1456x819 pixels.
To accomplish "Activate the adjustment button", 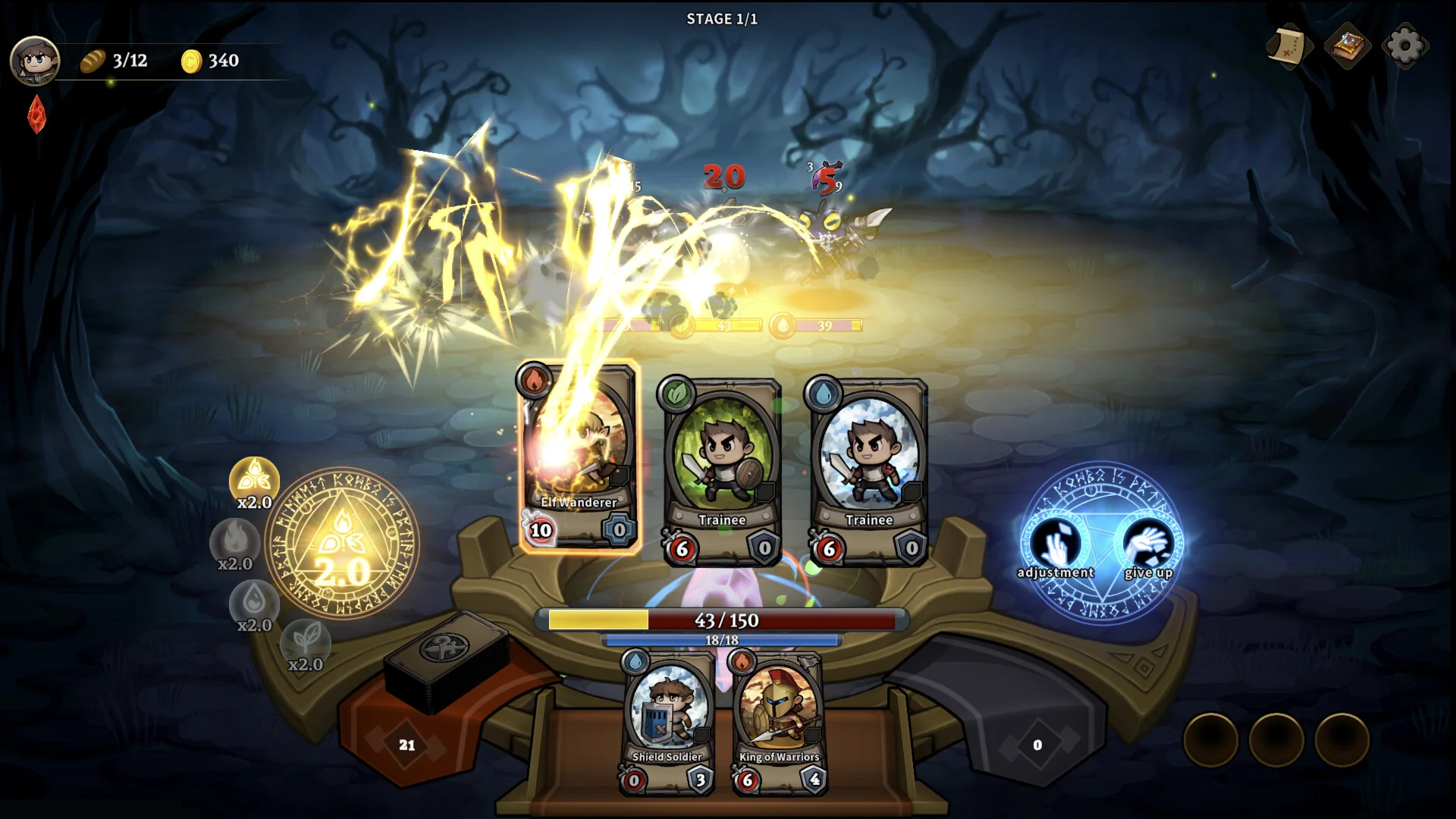I will (x=1056, y=548).
